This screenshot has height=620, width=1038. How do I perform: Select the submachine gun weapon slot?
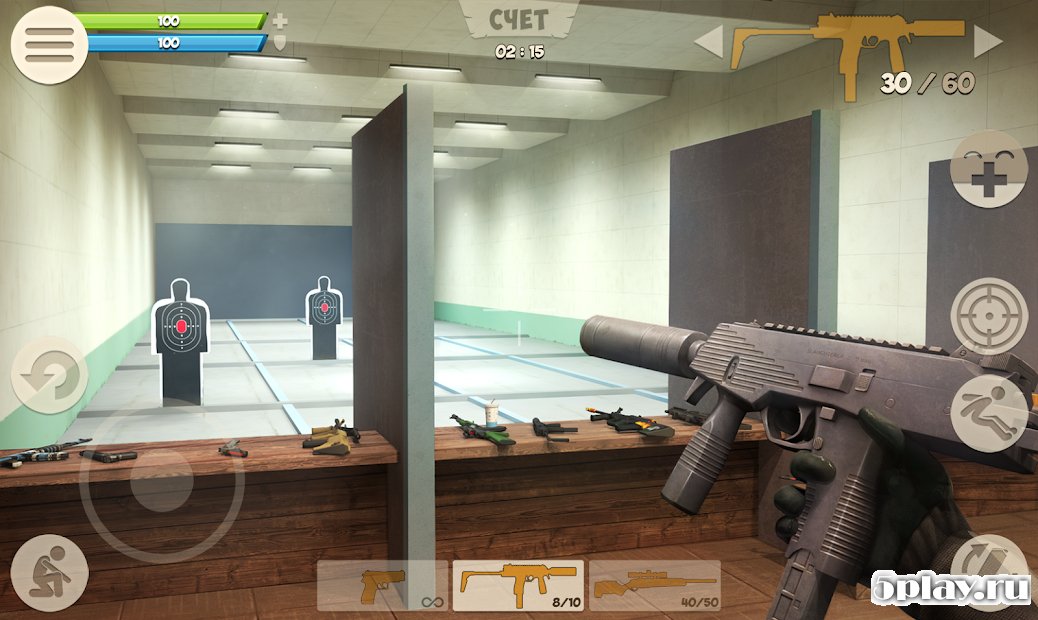518,585
